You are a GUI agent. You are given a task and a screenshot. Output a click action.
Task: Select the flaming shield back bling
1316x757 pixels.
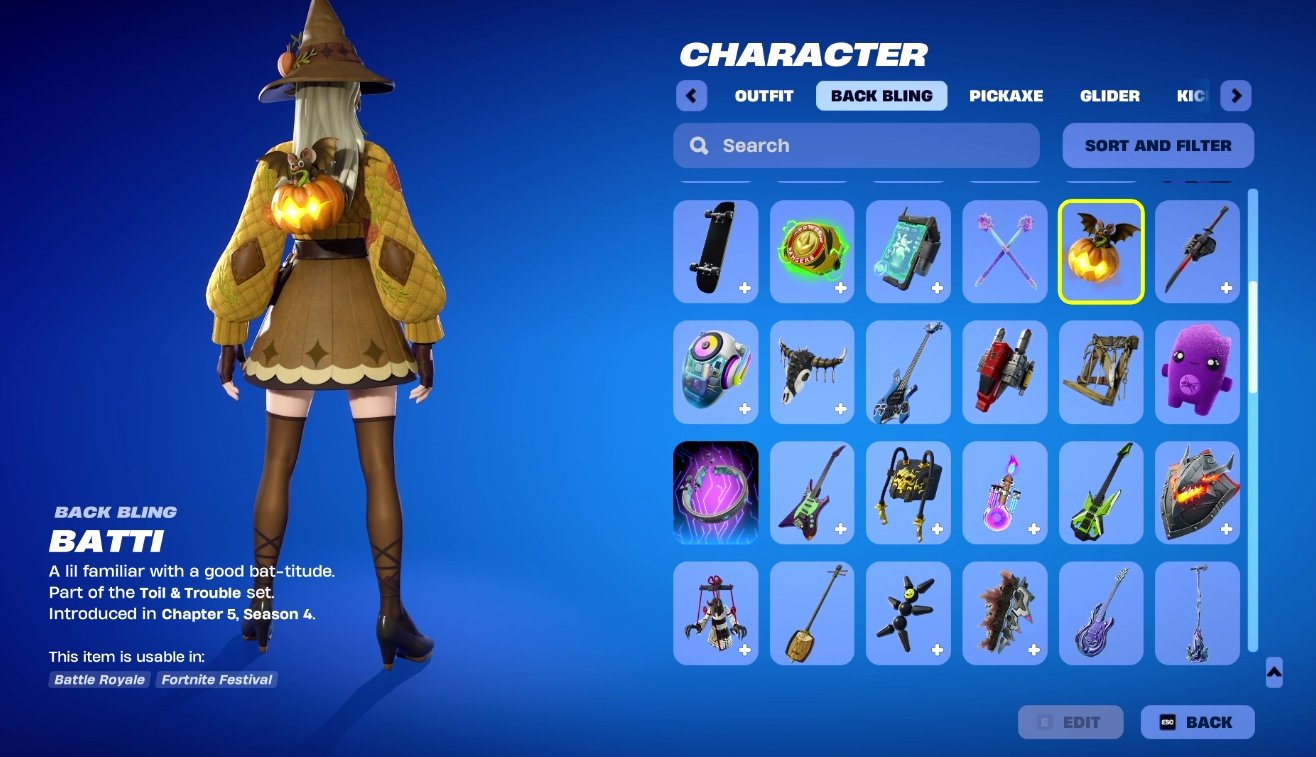[x=1197, y=492]
